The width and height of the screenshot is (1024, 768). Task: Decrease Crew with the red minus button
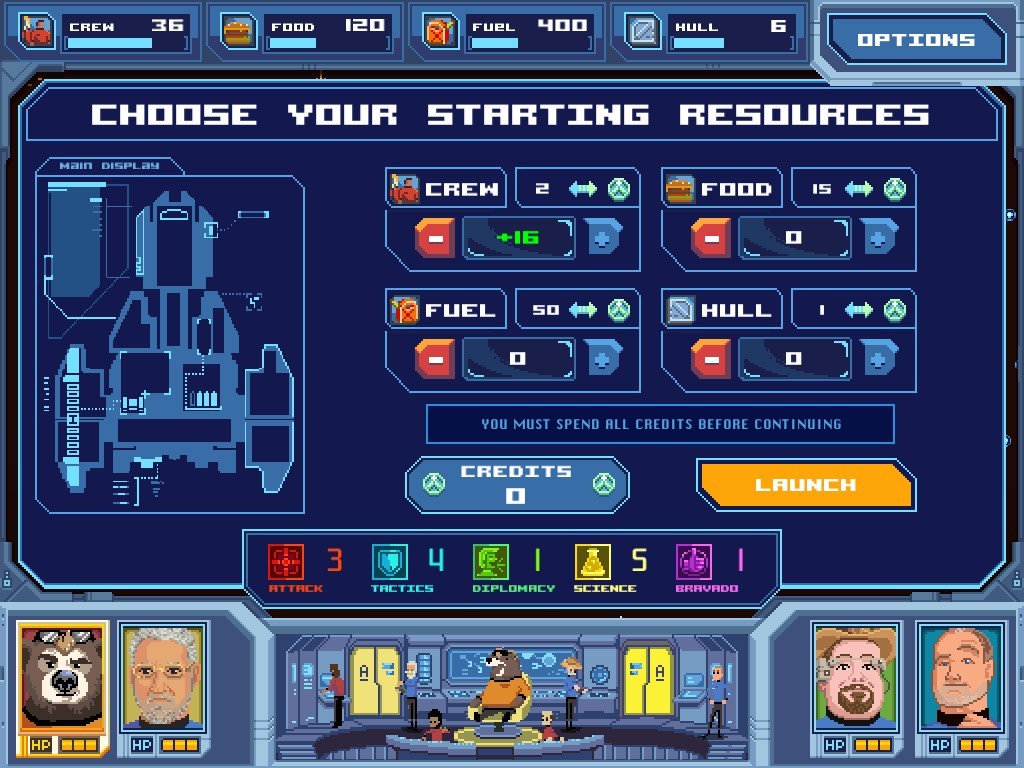pos(435,239)
